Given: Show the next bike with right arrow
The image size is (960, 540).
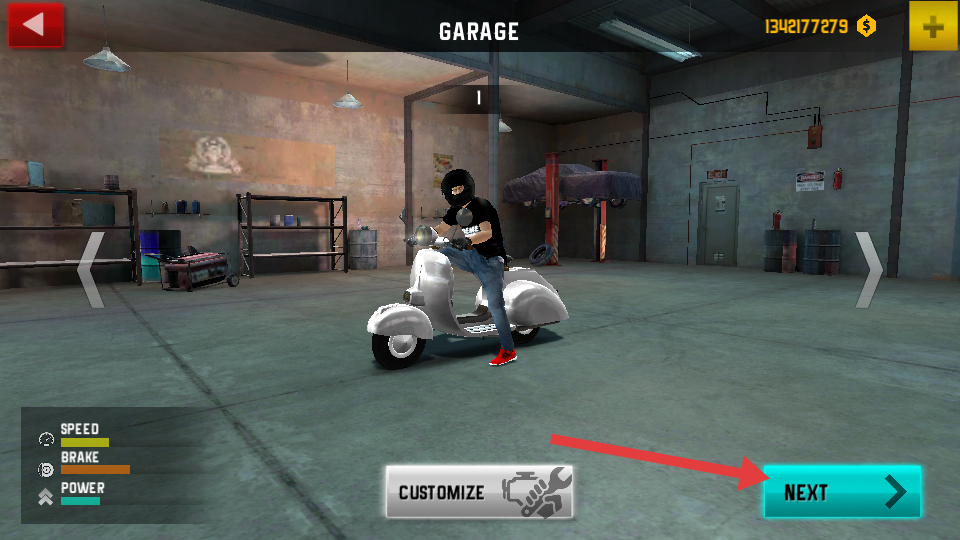Looking at the screenshot, I should [869, 270].
